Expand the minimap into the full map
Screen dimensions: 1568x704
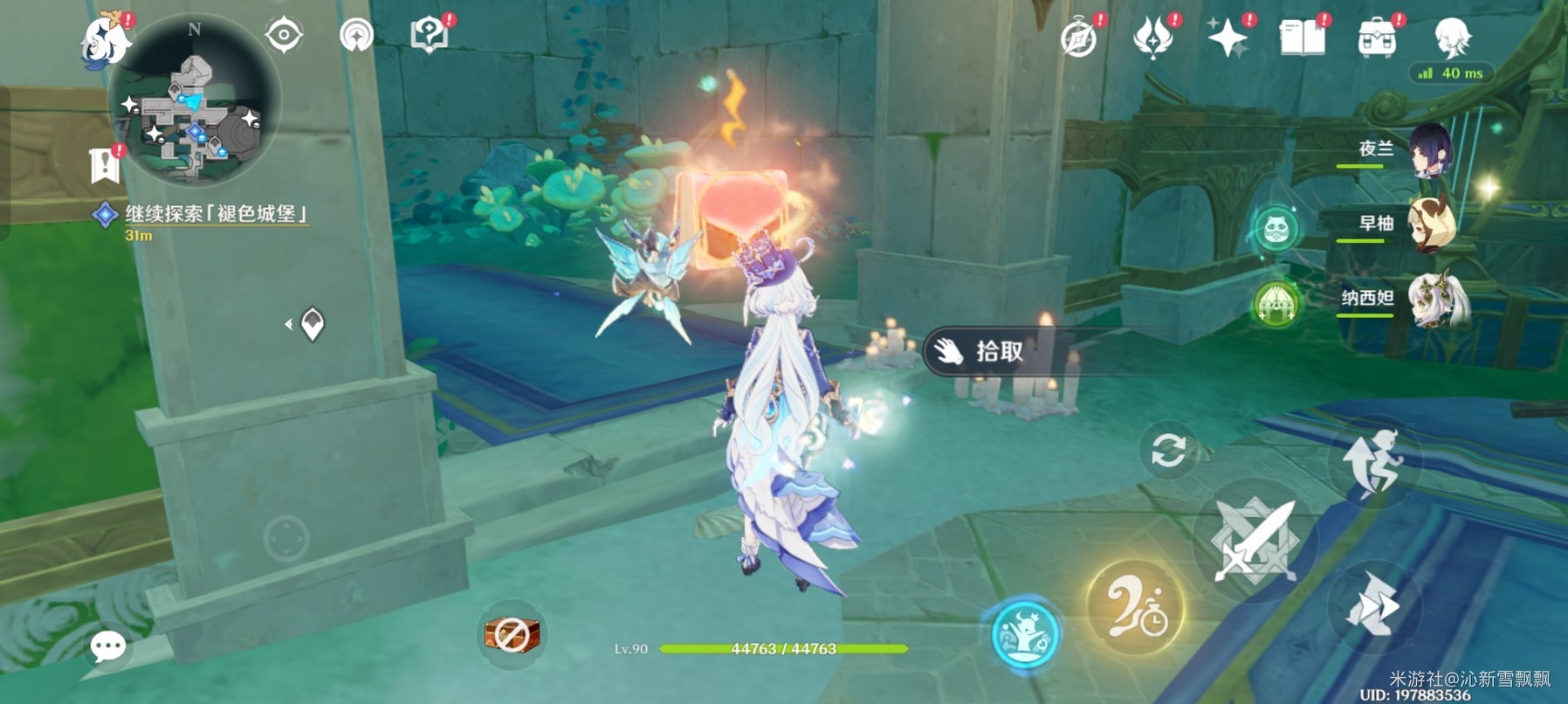click(192, 100)
